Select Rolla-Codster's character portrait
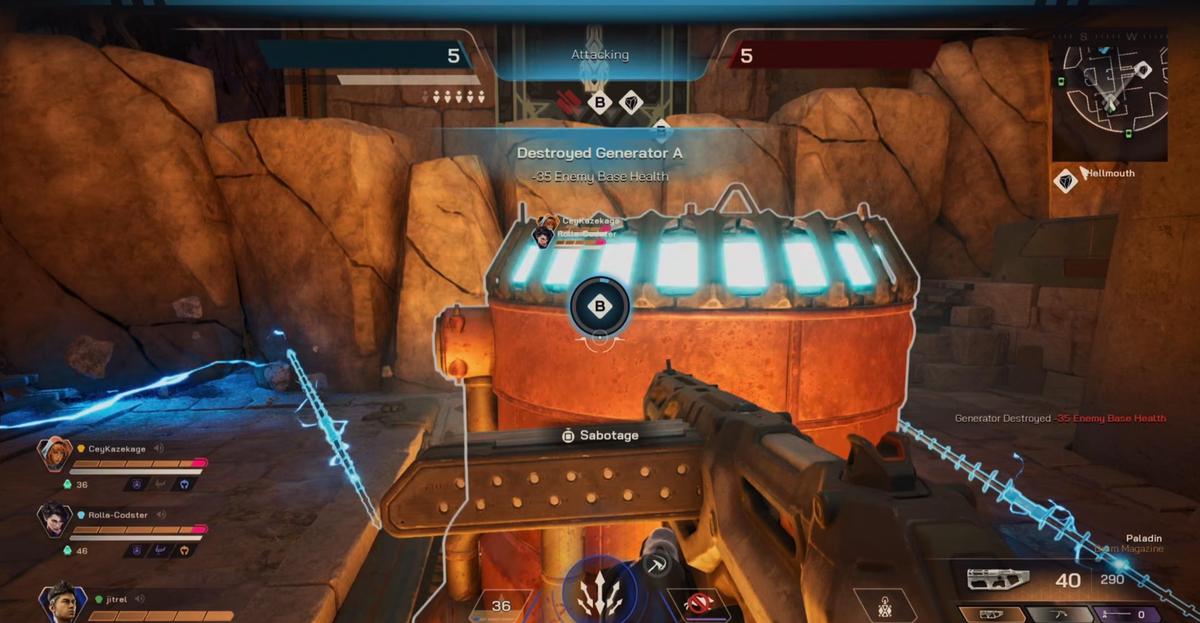Screen dimensions: 1200x623 (x=54, y=519)
